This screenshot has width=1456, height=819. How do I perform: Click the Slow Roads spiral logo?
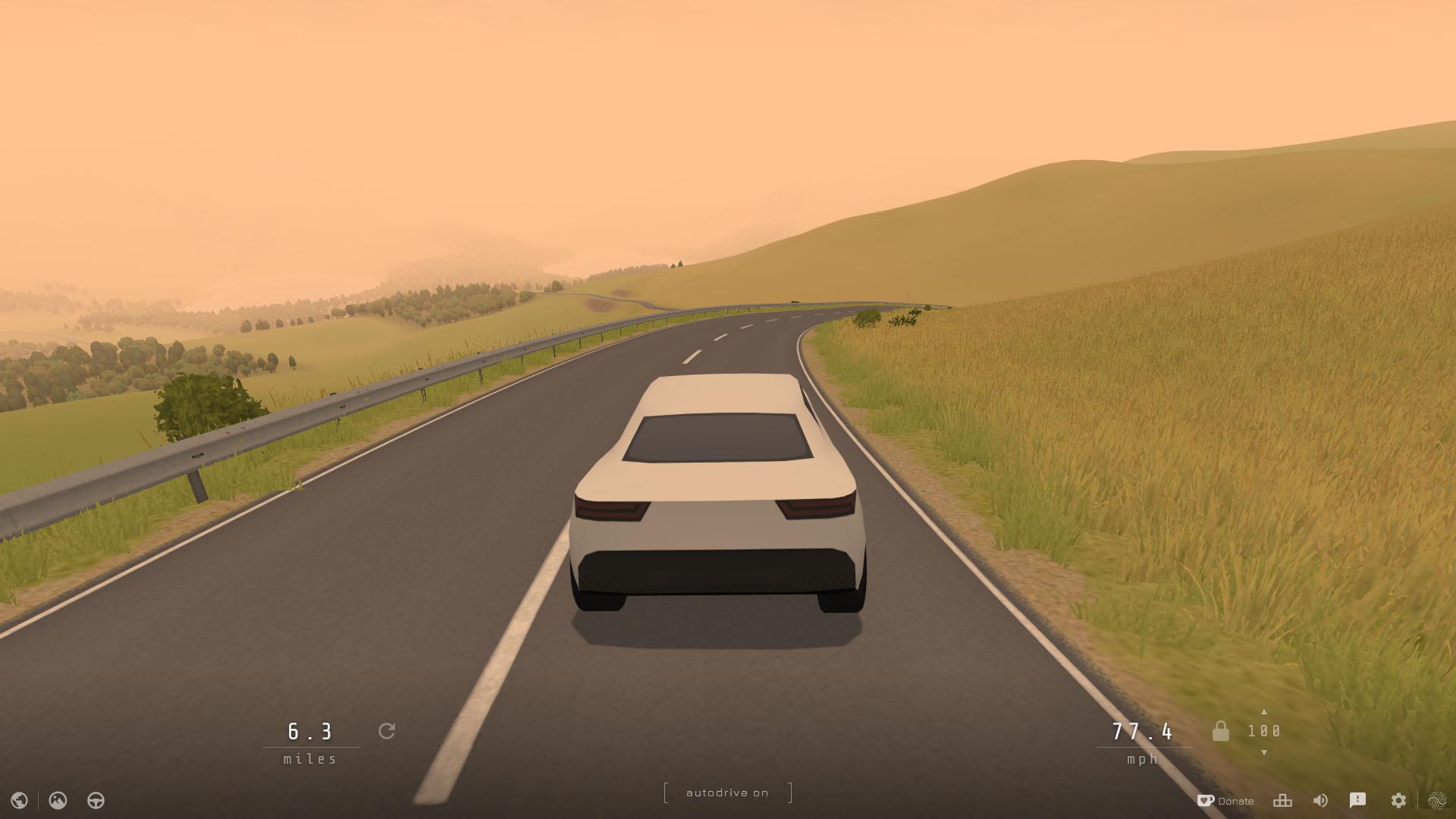coord(1439,799)
